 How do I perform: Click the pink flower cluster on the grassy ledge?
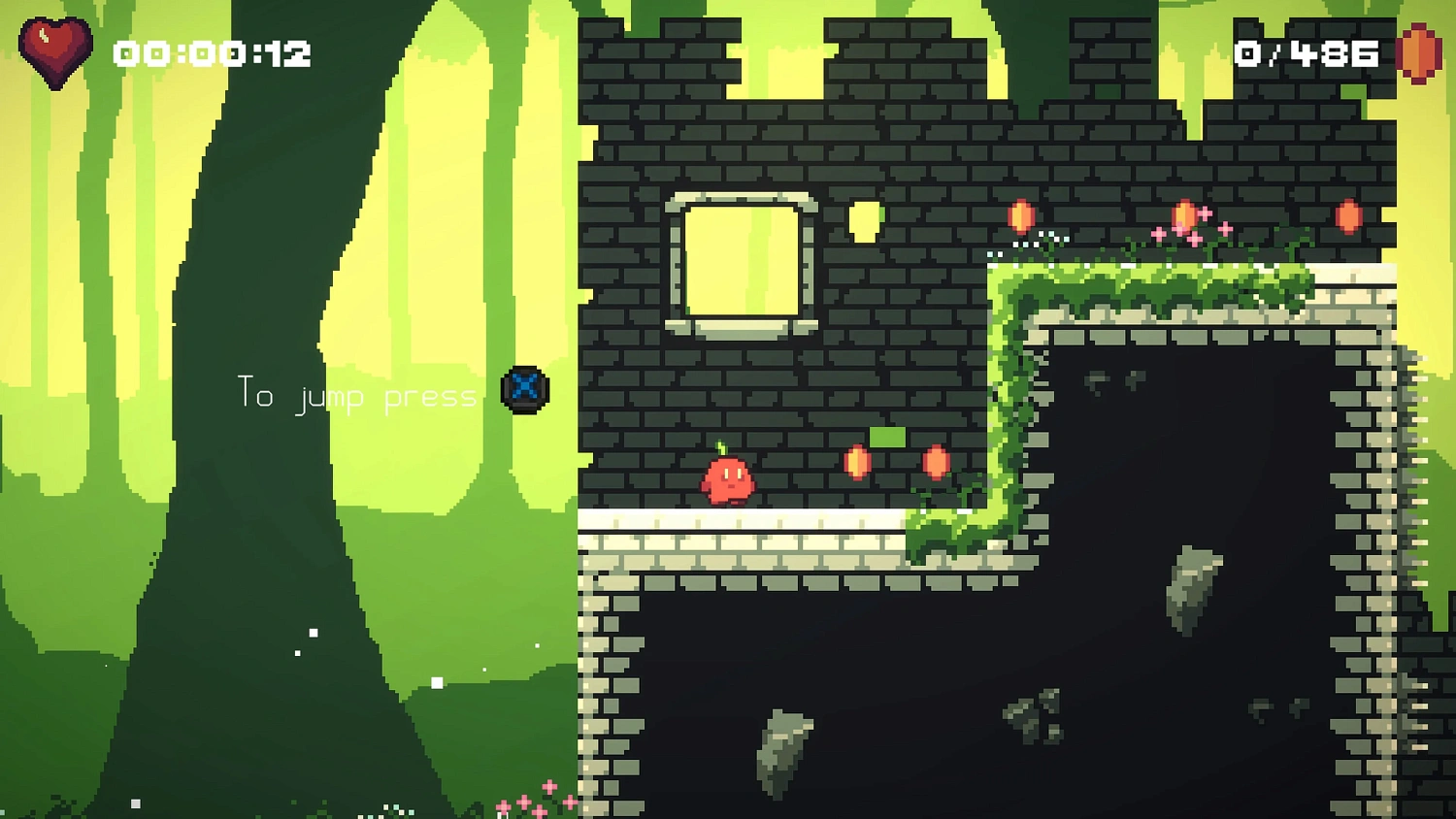coord(1191,228)
